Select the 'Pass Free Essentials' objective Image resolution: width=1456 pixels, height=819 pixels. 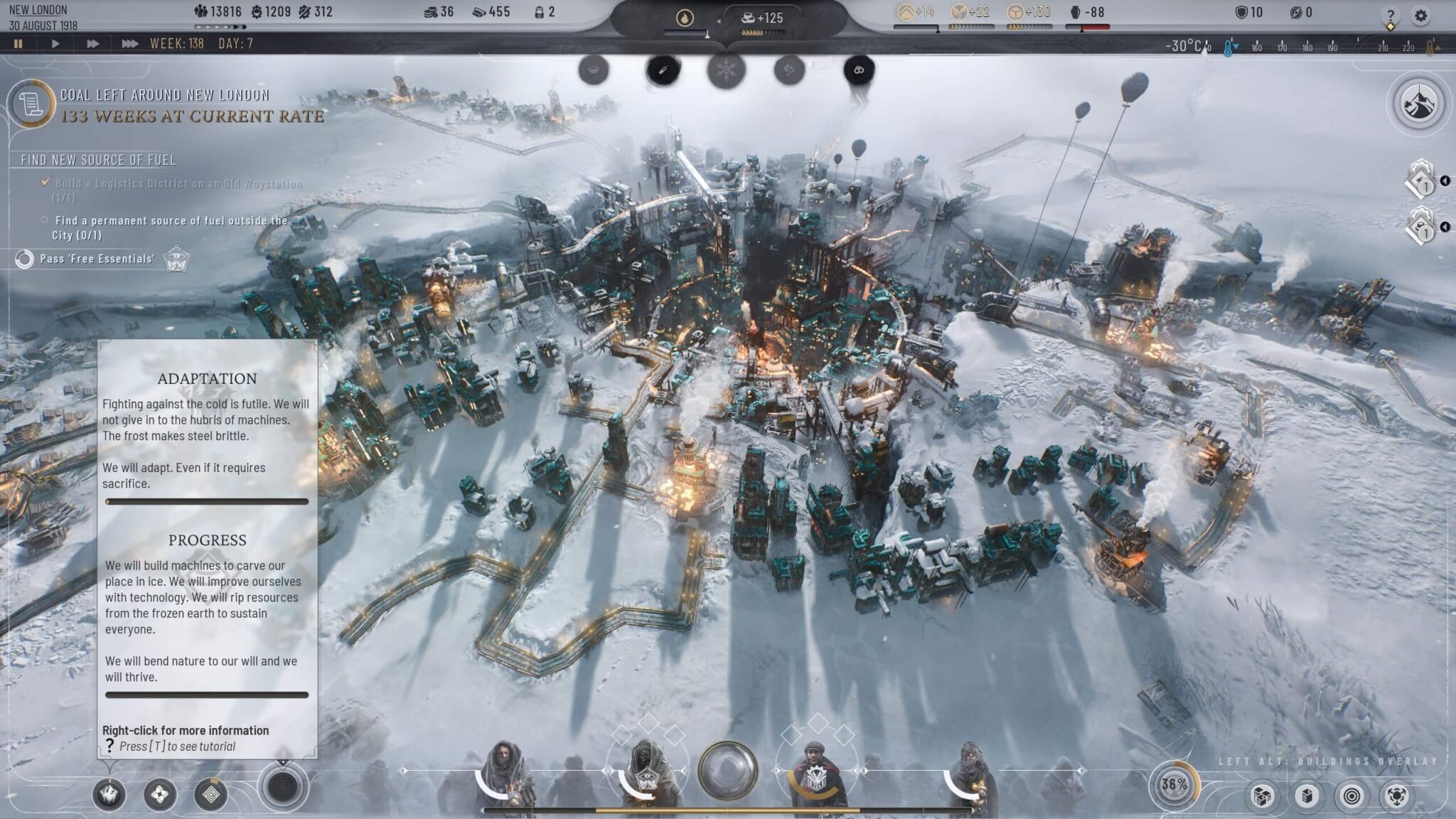[x=97, y=259]
